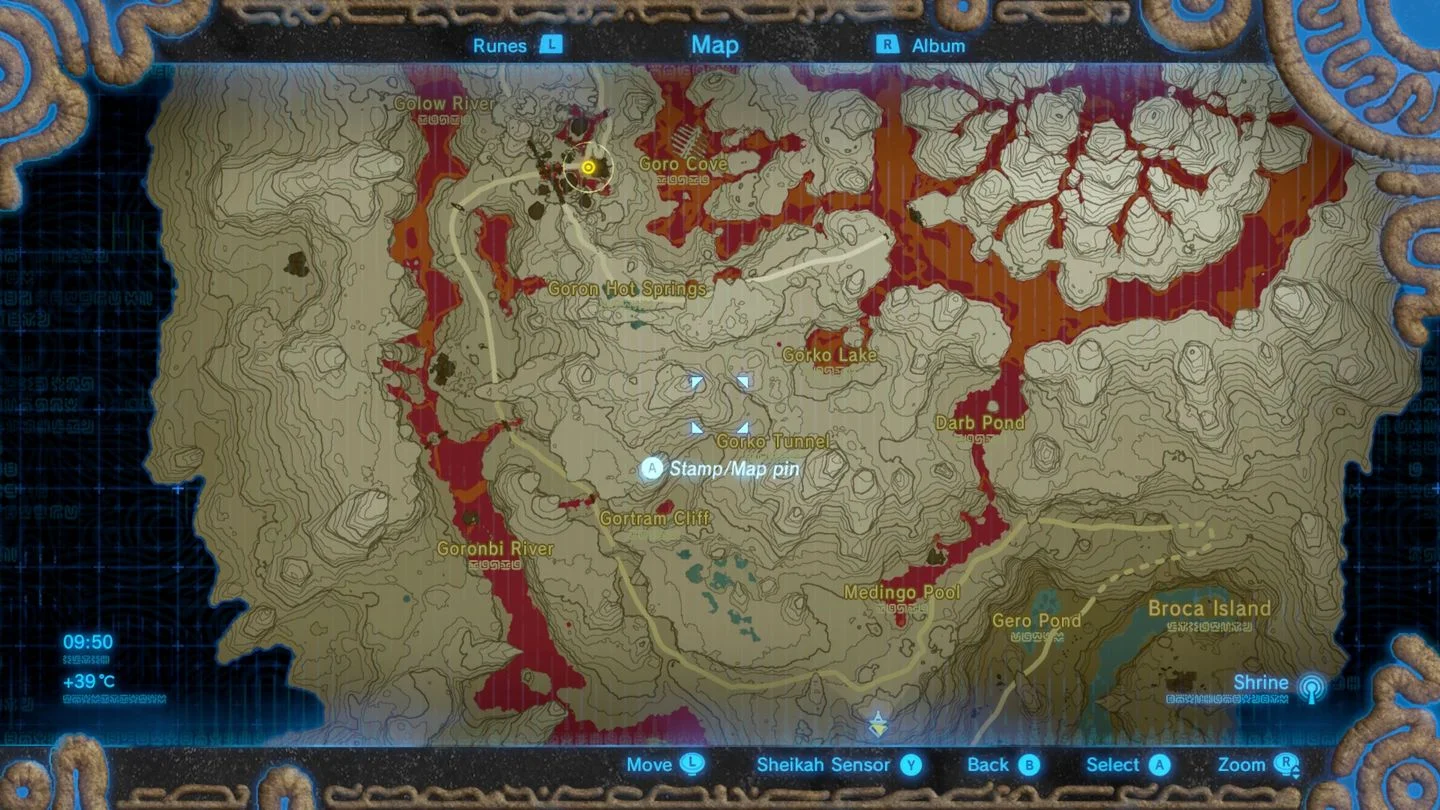Click the B button icon next to Back

(1031, 765)
